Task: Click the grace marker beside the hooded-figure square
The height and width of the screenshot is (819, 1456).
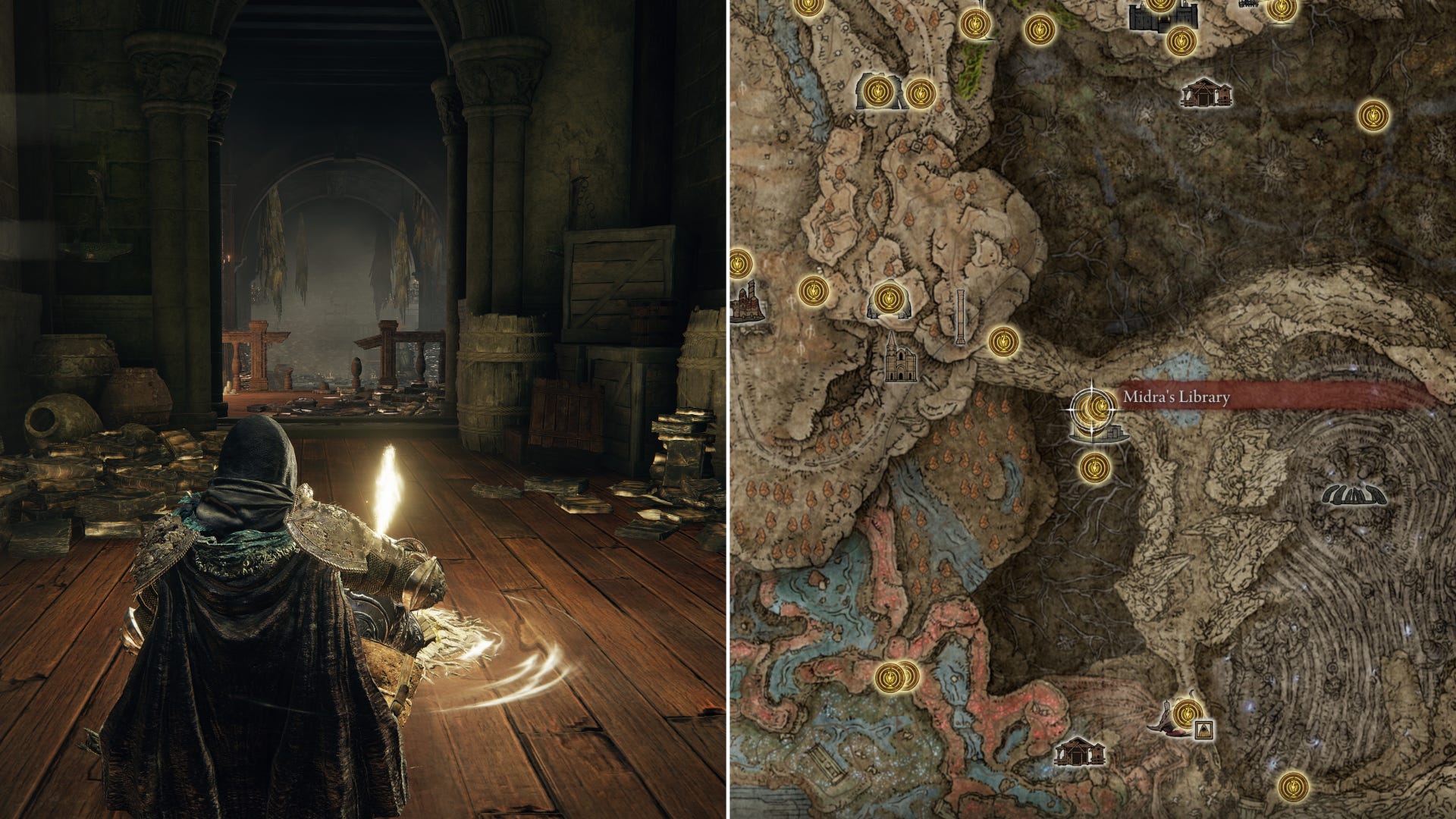Action: point(1187,713)
